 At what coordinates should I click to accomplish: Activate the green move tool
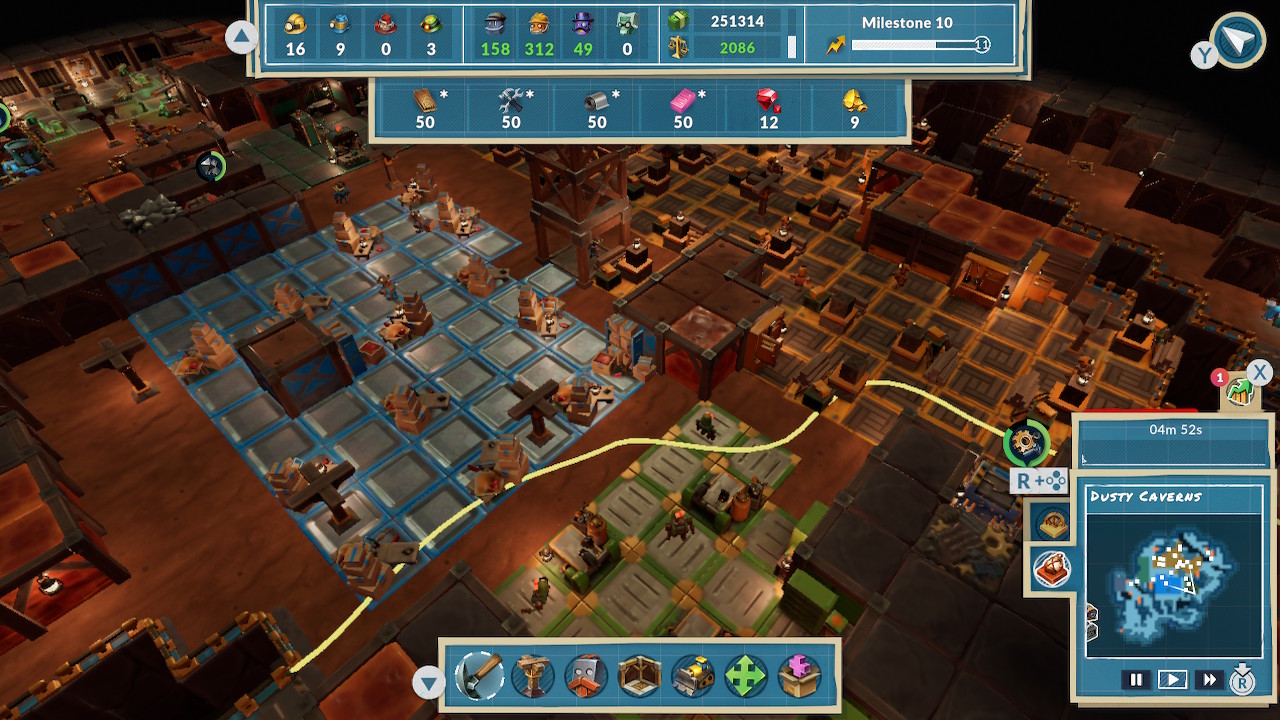point(748,675)
